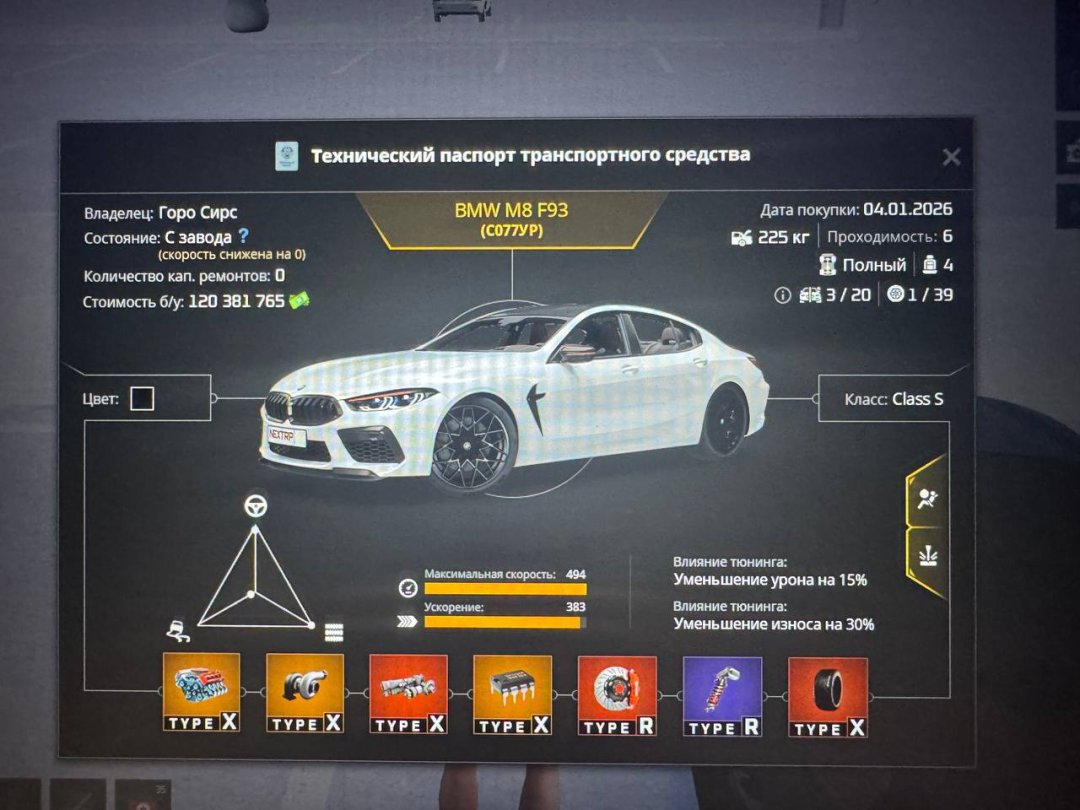The image size is (1080, 810).
Task: Select the vehicle color swatch
Action: coord(143,399)
